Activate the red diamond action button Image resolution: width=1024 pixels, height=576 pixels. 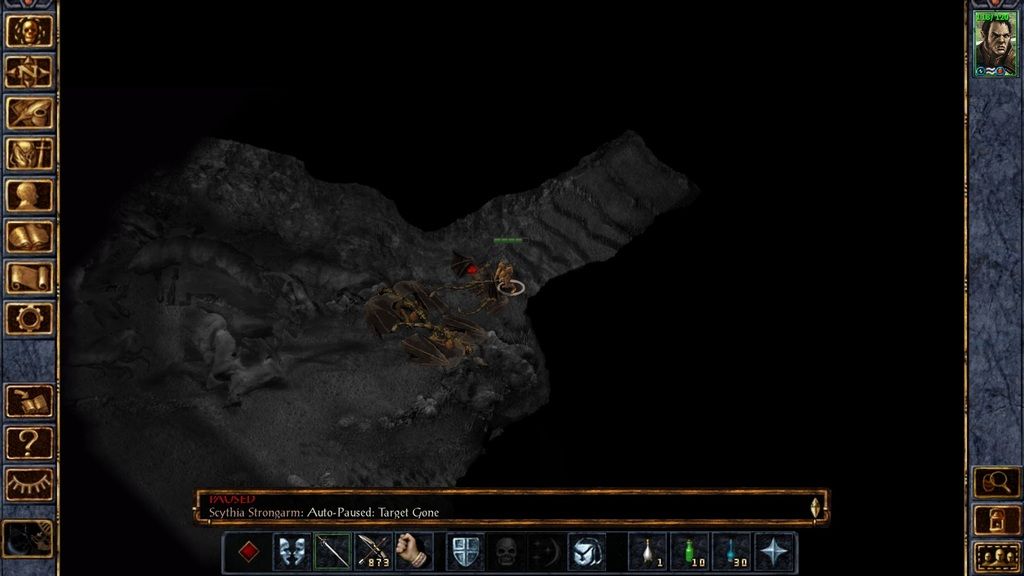coord(249,552)
